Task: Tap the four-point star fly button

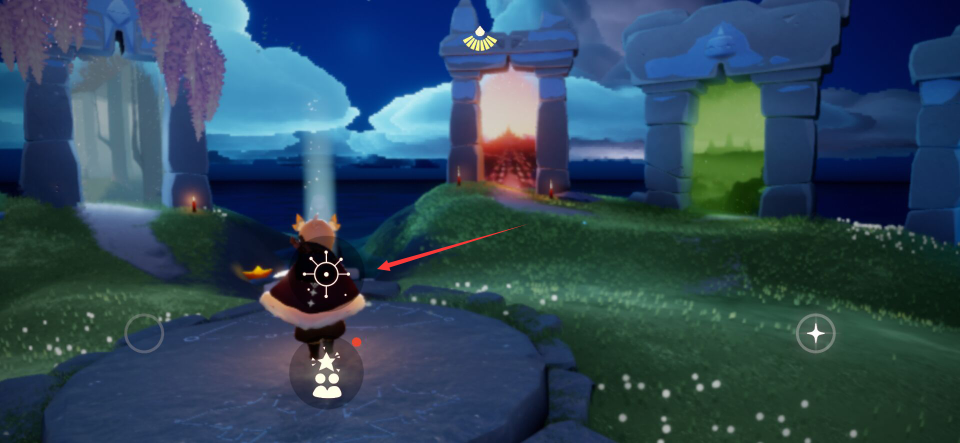Action: click(815, 334)
